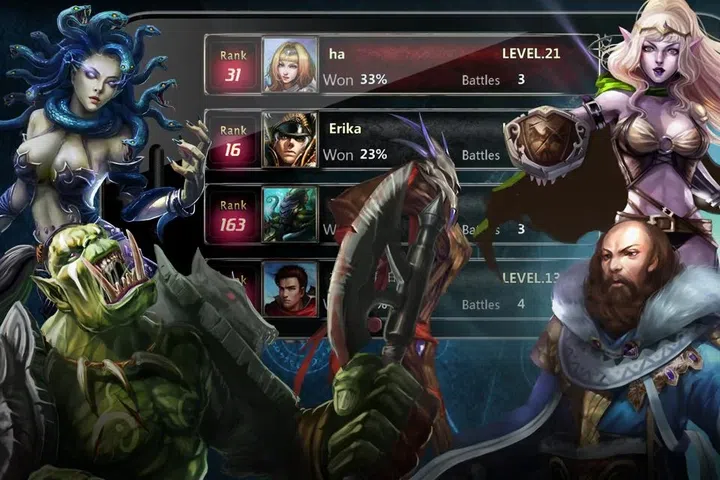
Task: Click the helmeted soldier avatar portrait
Action: tap(290, 140)
